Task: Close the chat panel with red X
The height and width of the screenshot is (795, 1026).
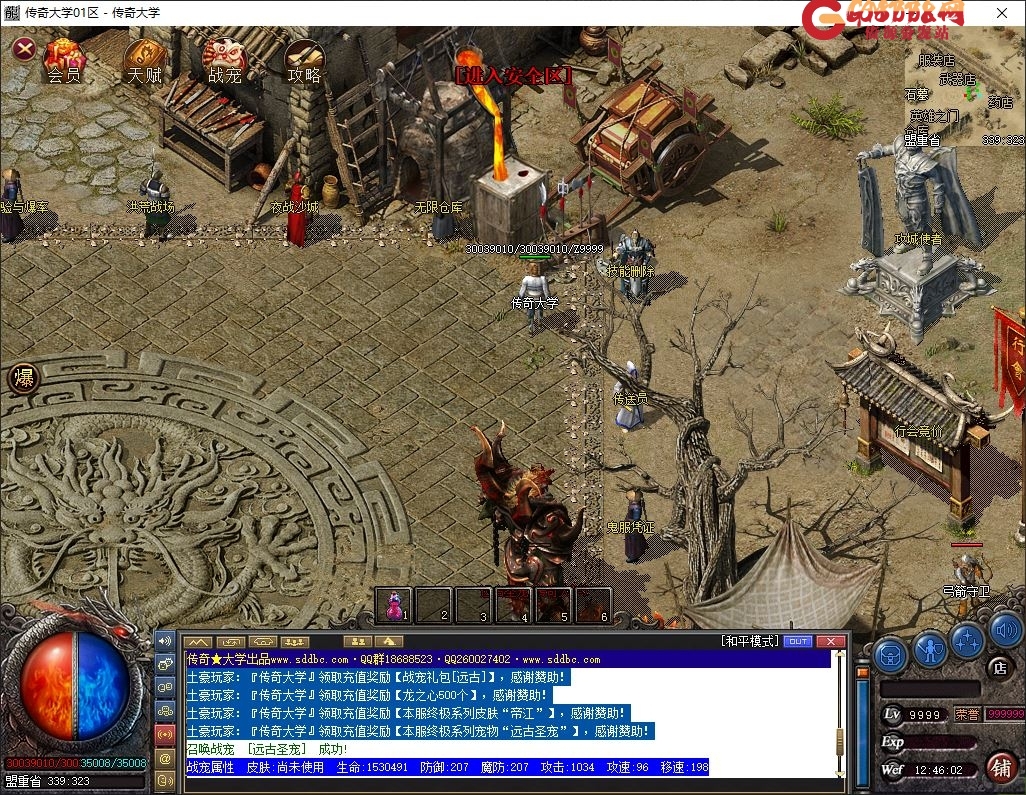Action: [x=830, y=641]
